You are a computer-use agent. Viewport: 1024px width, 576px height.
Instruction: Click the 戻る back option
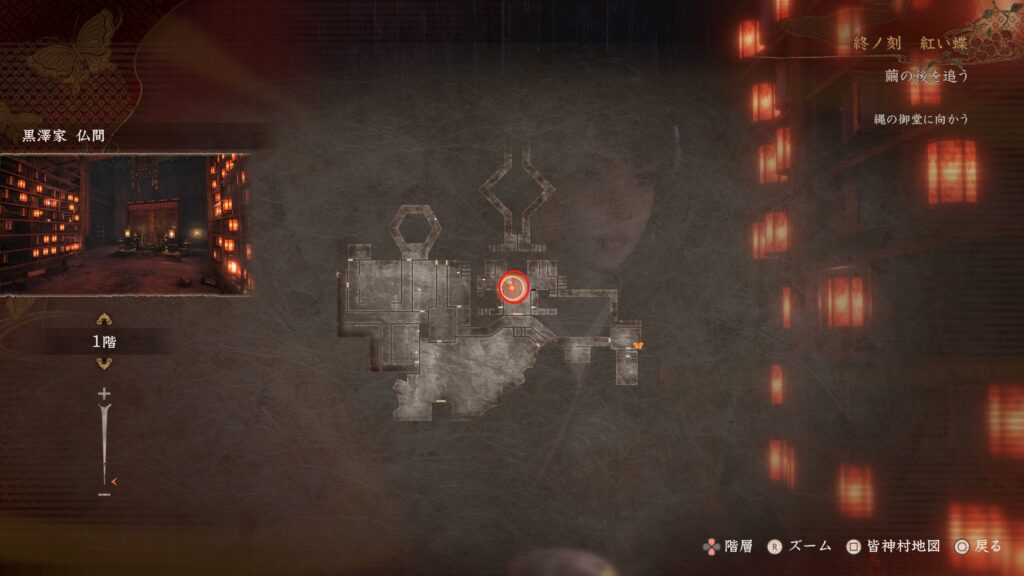click(977, 546)
